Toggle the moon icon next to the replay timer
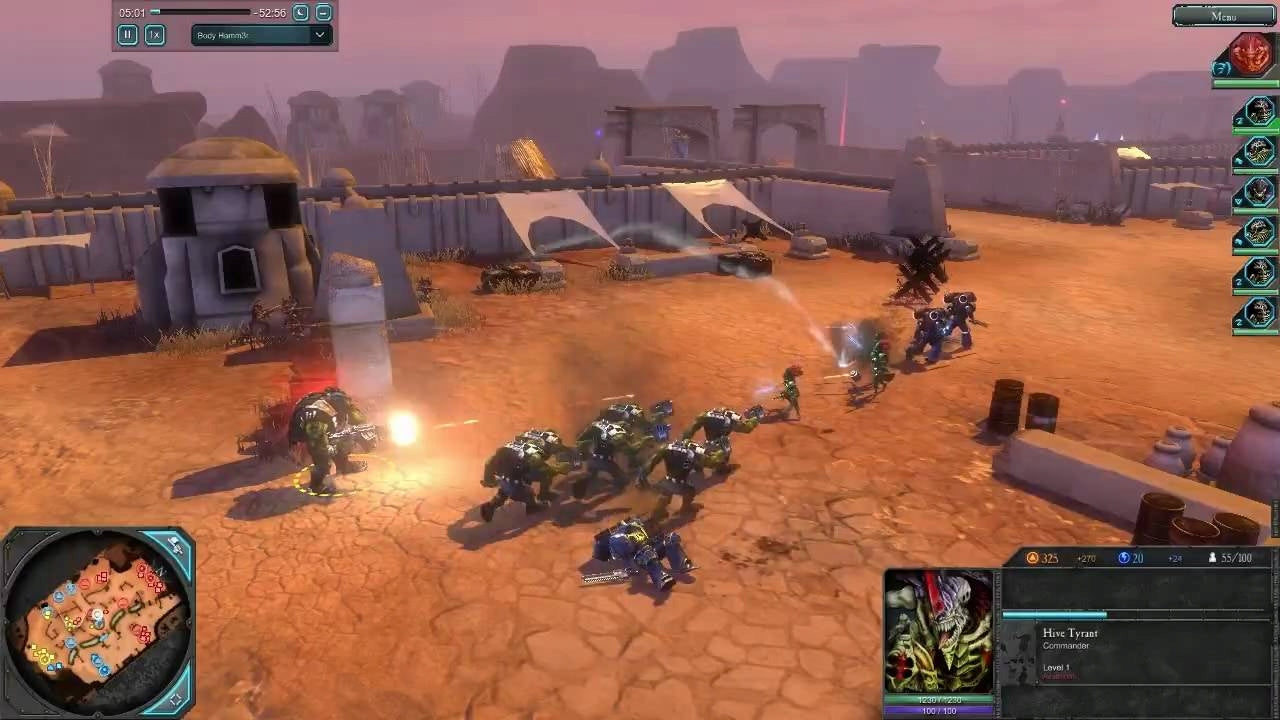This screenshot has height=720, width=1280. tap(301, 13)
